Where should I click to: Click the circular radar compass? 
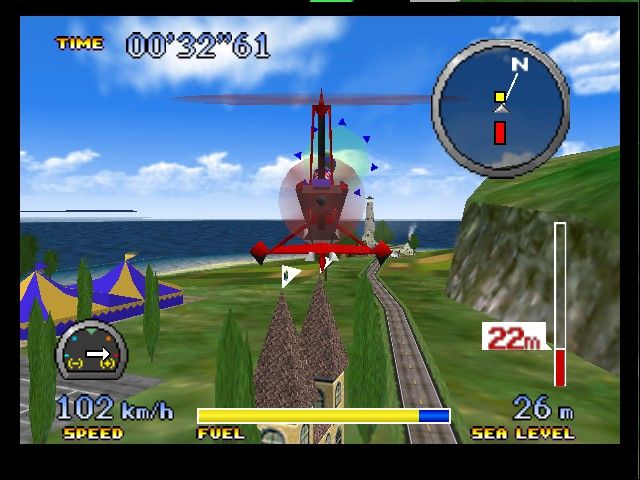click(500, 108)
